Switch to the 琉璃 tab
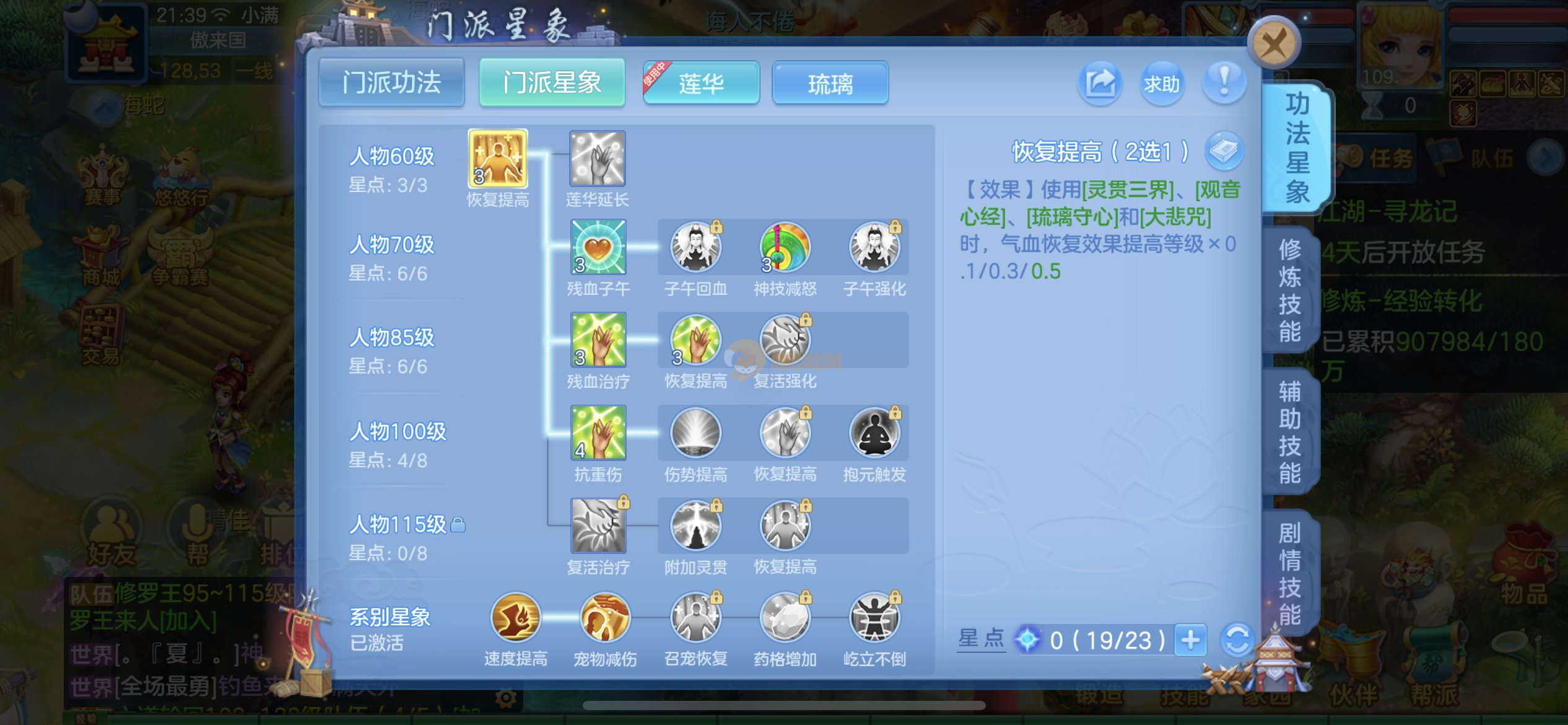This screenshot has width=1568, height=725. (x=830, y=83)
